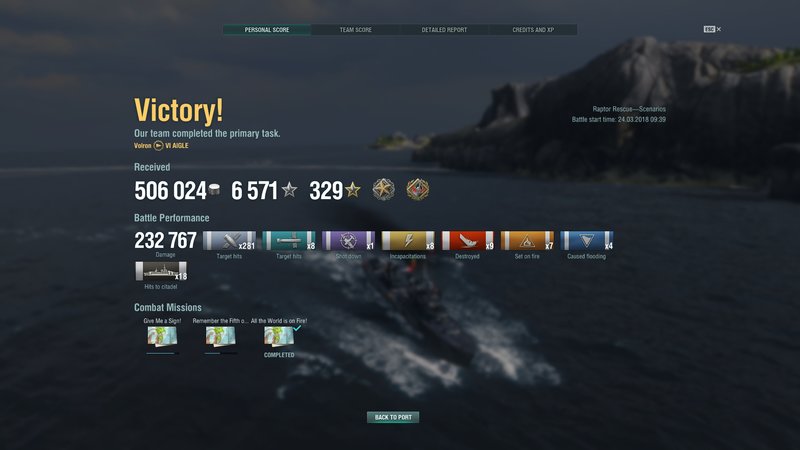
Task: Select the Set on fire ribbon
Action: (x=527, y=240)
